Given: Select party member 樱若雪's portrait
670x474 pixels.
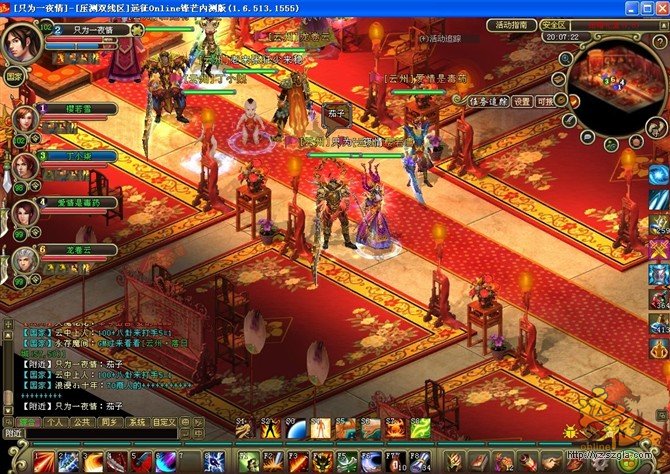Looking at the screenshot, I should click(25, 120).
